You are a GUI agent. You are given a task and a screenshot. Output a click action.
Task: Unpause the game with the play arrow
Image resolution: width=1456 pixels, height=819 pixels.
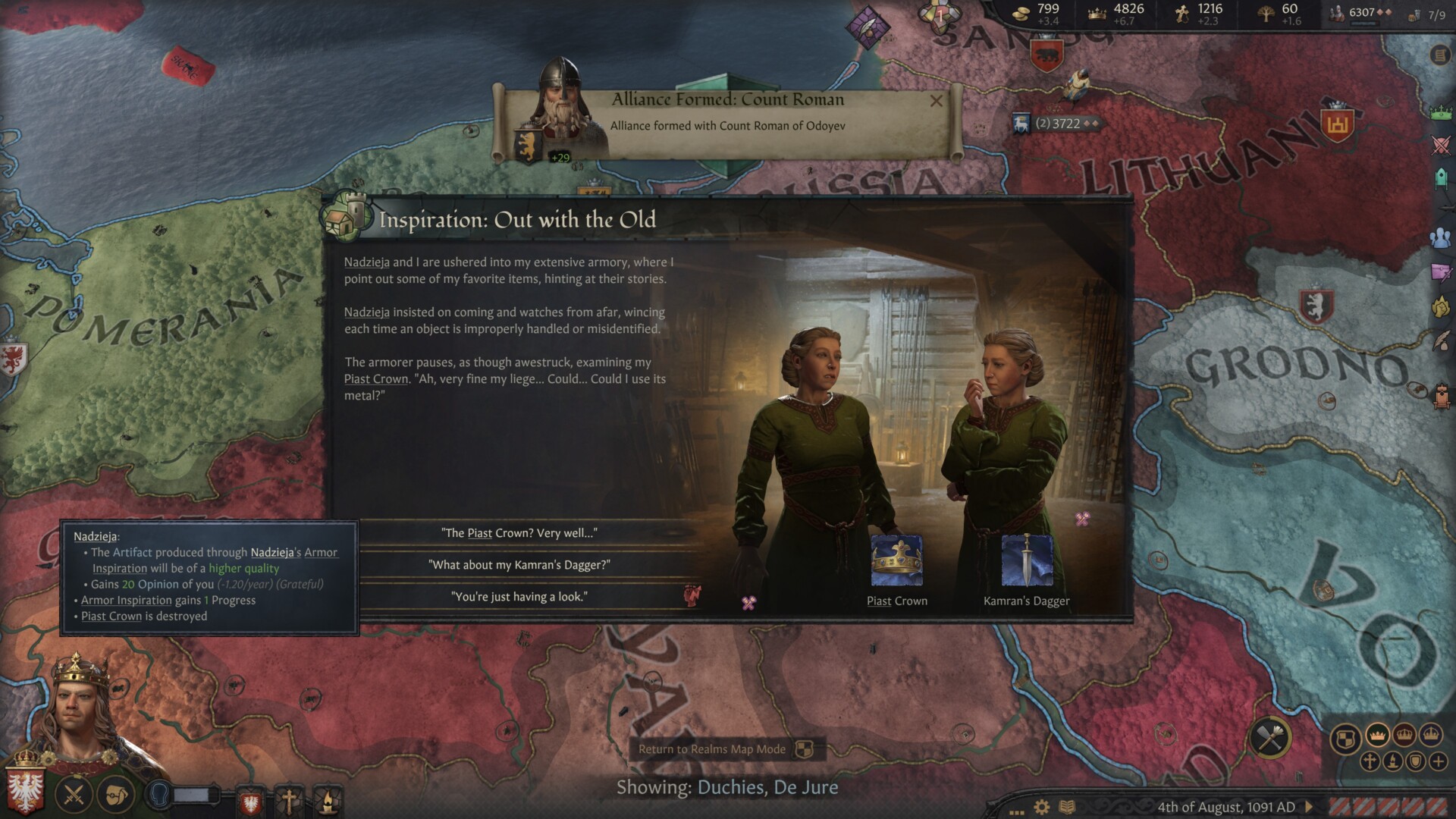1309,807
